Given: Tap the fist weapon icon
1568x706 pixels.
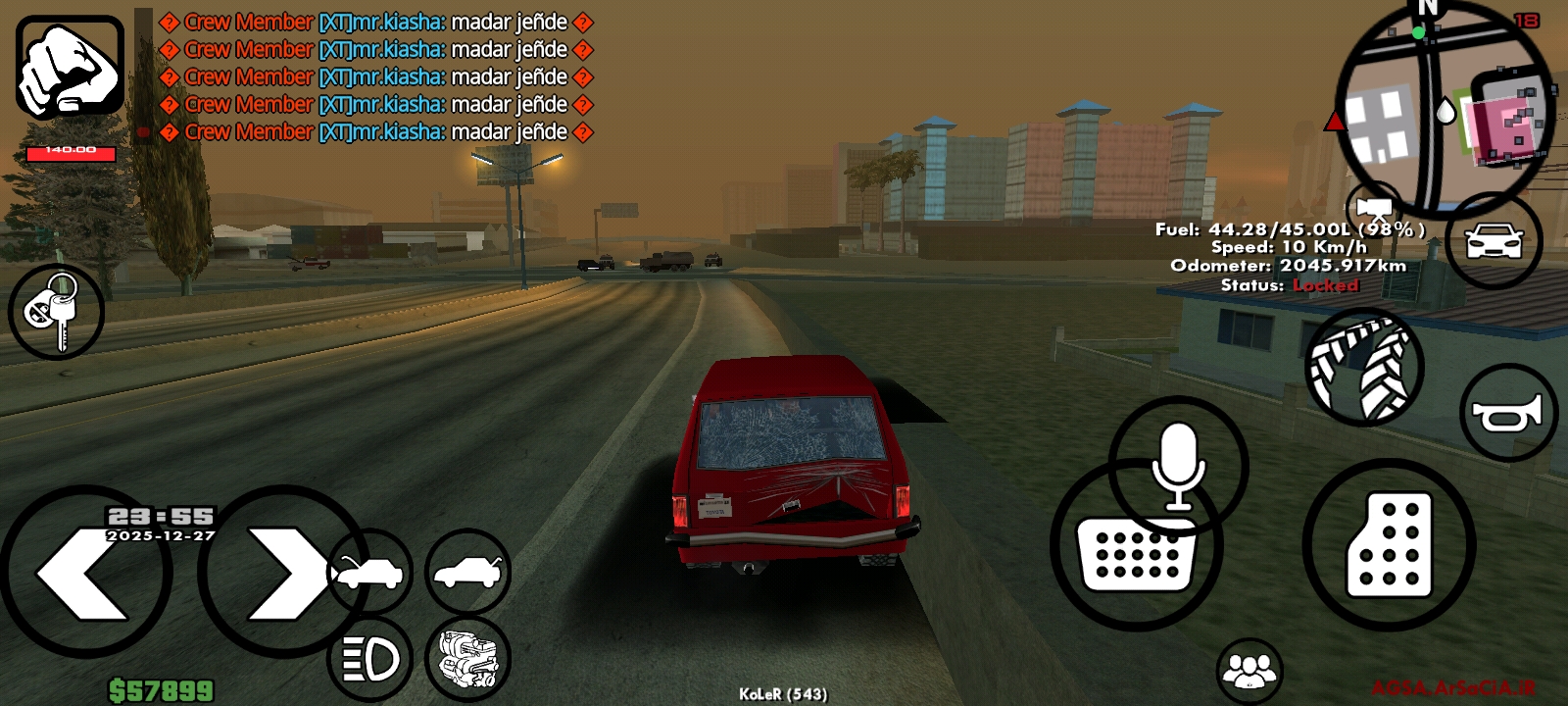Looking at the screenshot, I should coord(70,67).
